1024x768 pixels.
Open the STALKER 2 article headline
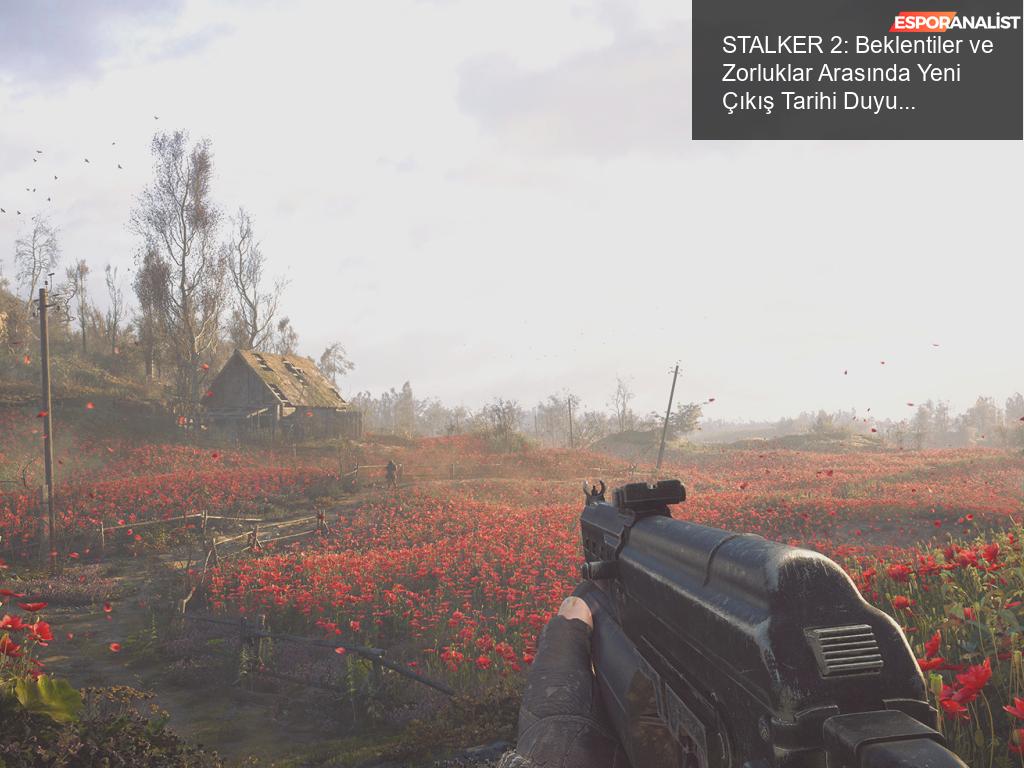(856, 73)
